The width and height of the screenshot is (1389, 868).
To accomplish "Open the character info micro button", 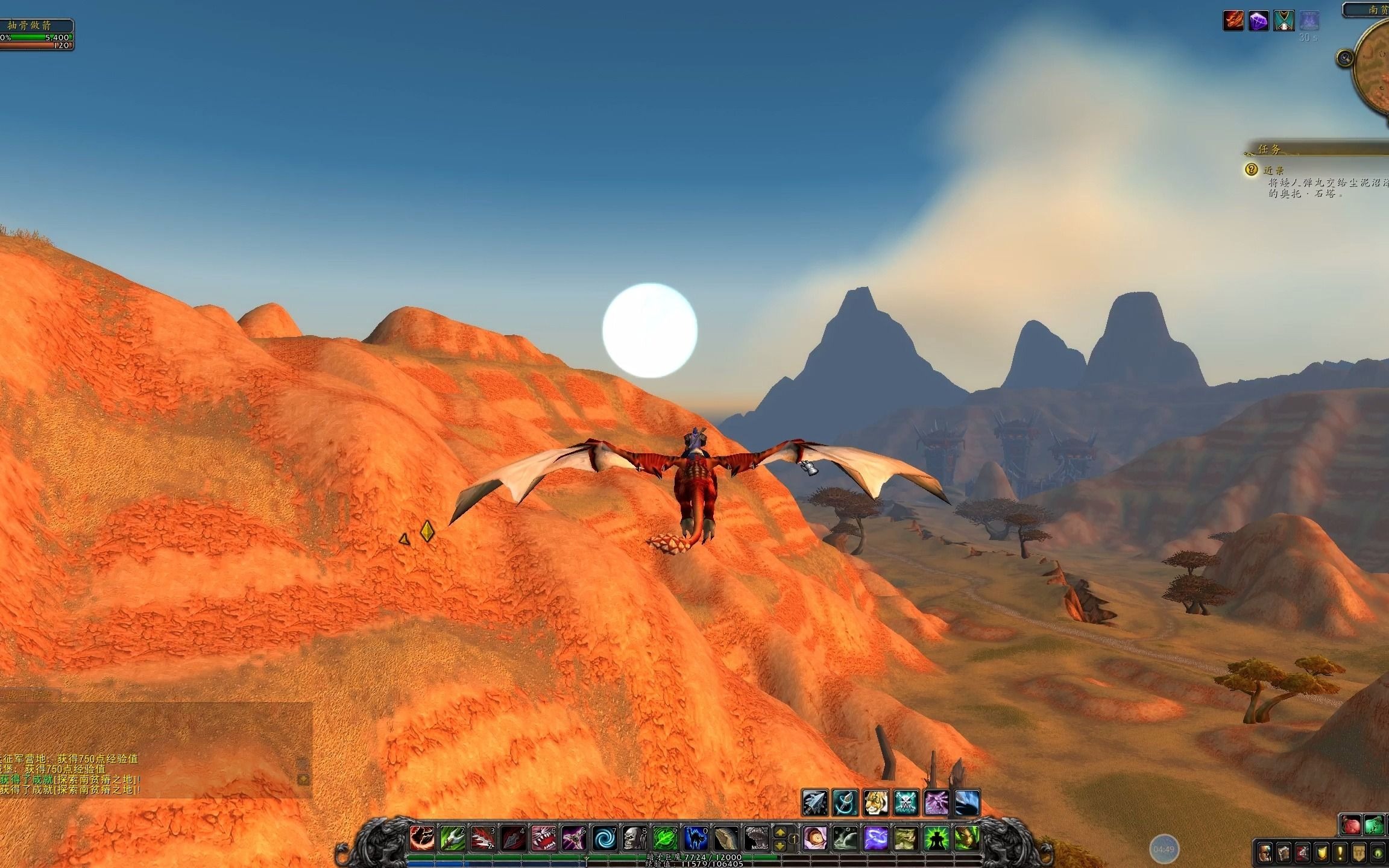I will (x=1265, y=853).
